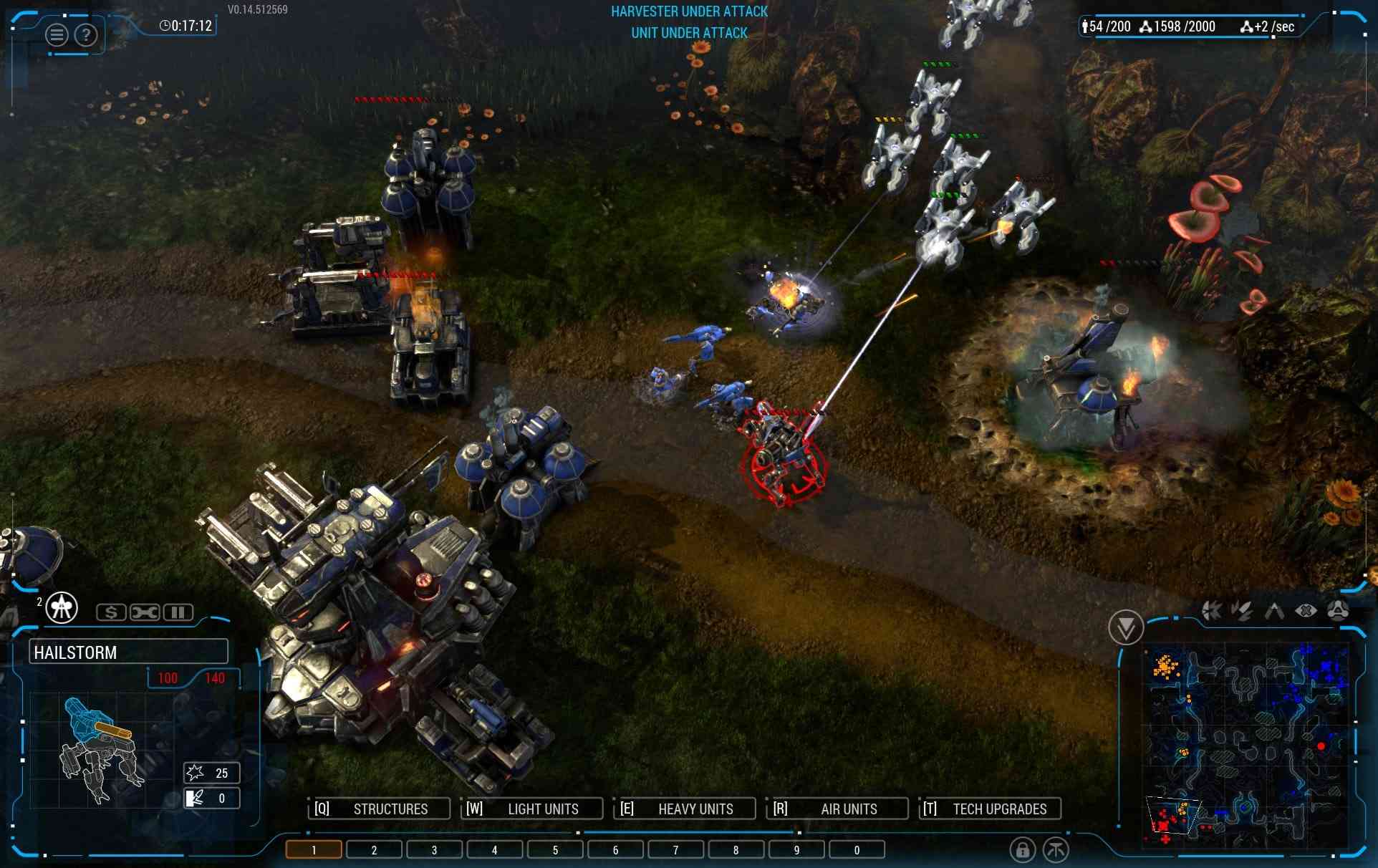Activate the wrench repair button
The height and width of the screenshot is (868, 1378).
click(x=145, y=612)
